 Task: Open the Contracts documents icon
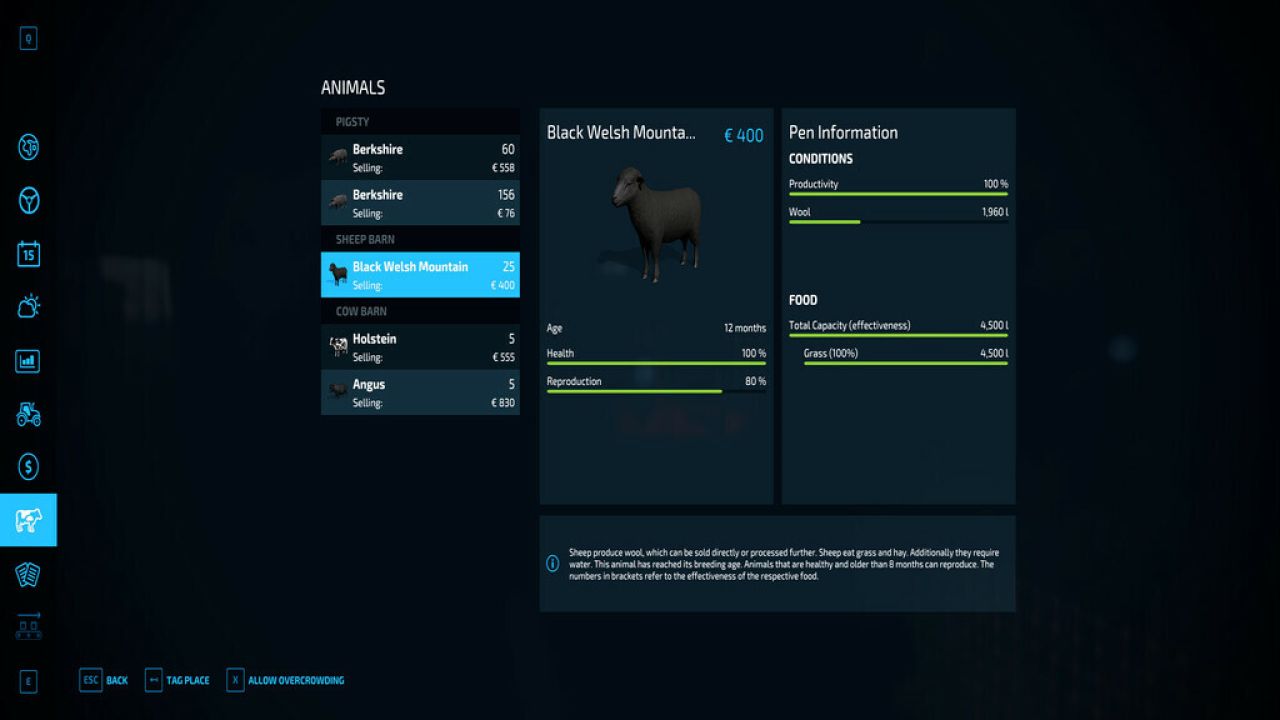pos(27,572)
